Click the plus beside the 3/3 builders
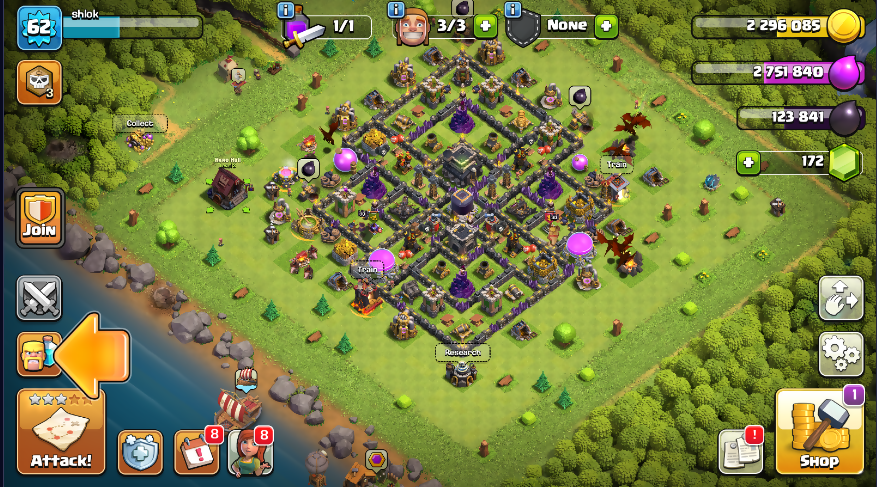 pyautogui.click(x=486, y=26)
